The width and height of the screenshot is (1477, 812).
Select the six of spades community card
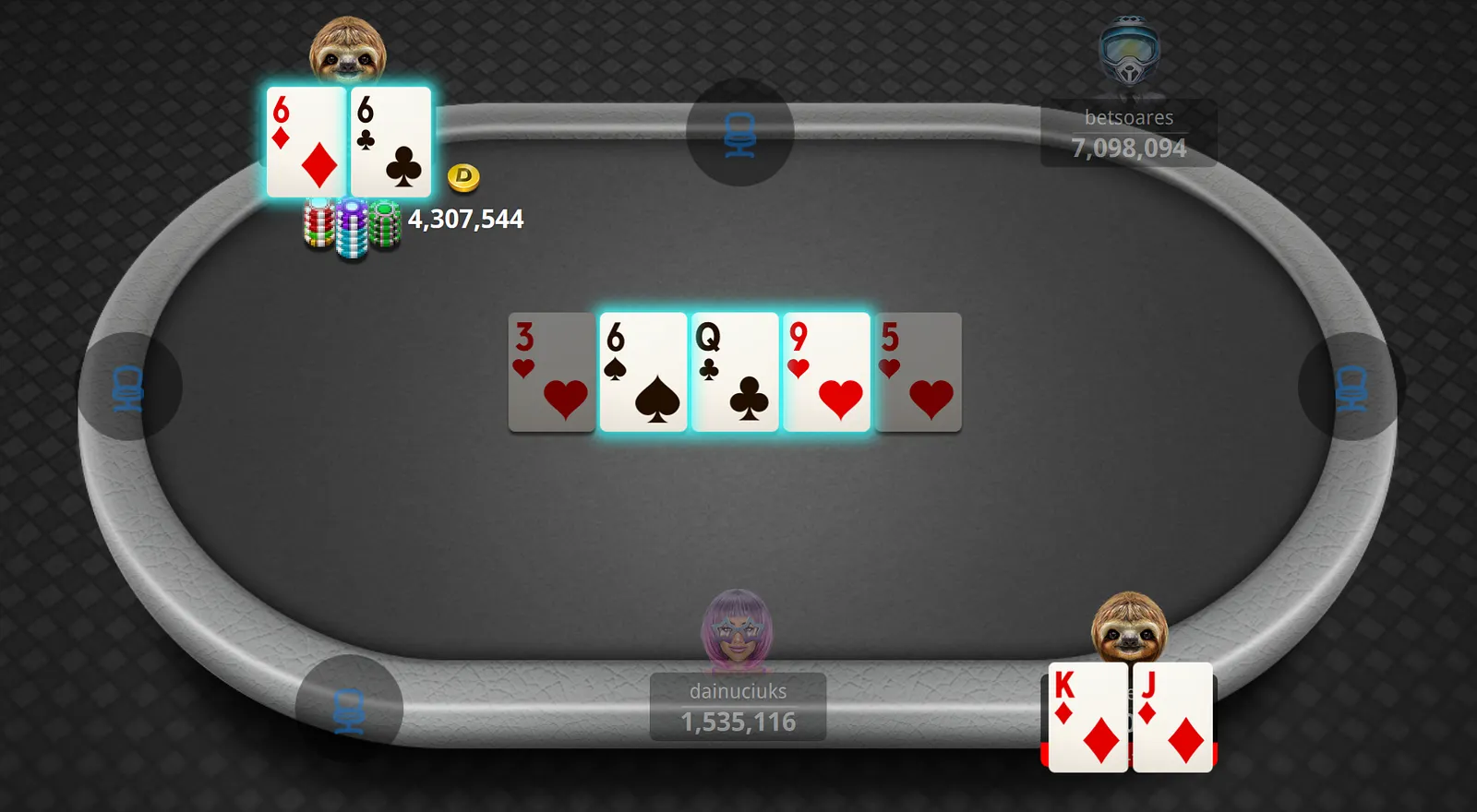pos(643,373)
